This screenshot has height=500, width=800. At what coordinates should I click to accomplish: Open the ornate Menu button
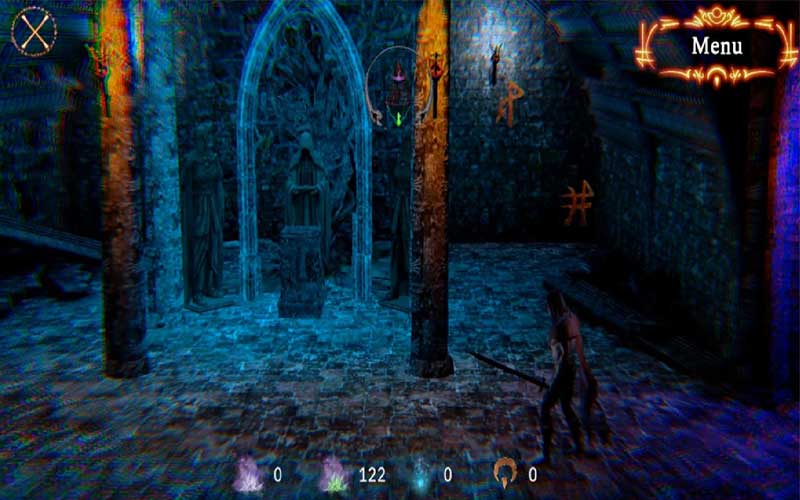(x=716, y=45)
